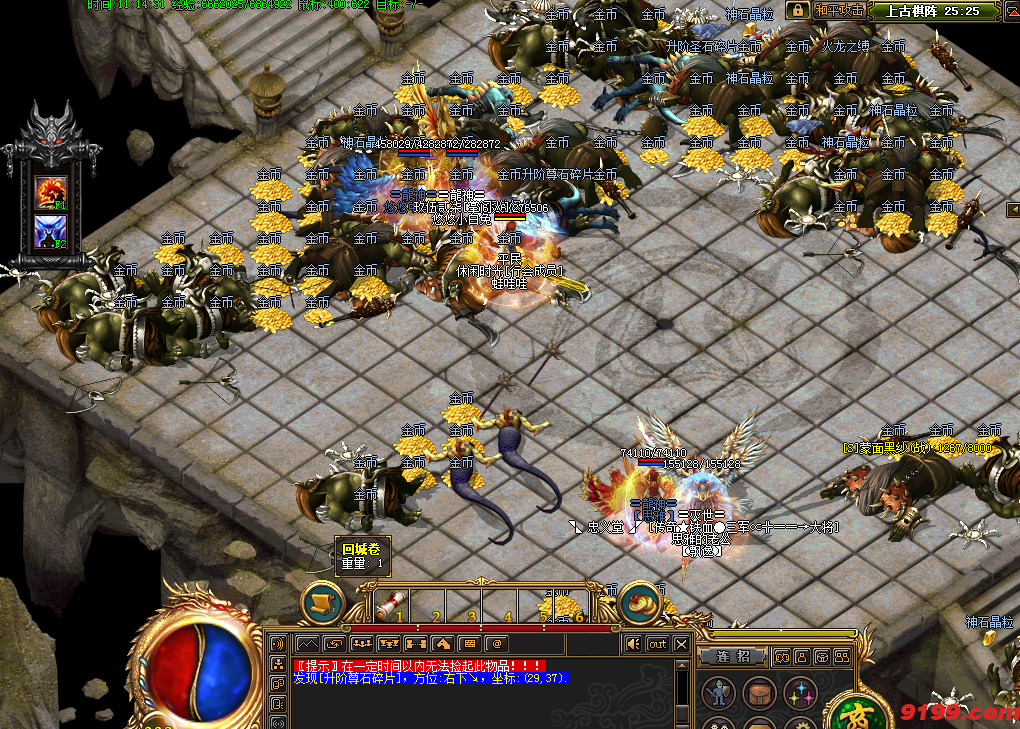Click the red arrow button at top-right corner
Screen dimensions: 1020x729
[1011, 11]
